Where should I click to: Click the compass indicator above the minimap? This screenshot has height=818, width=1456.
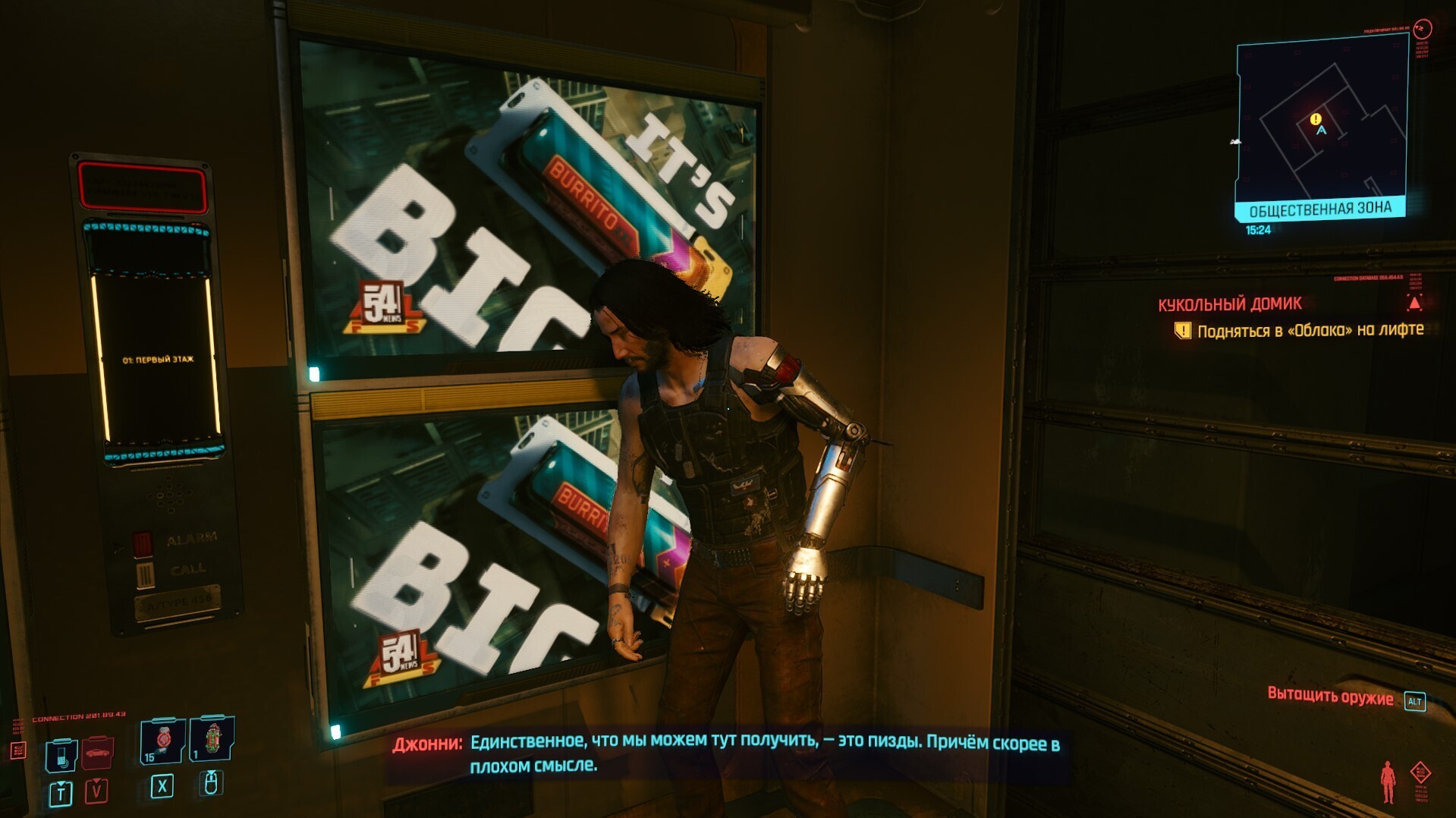click(1423, 29)
